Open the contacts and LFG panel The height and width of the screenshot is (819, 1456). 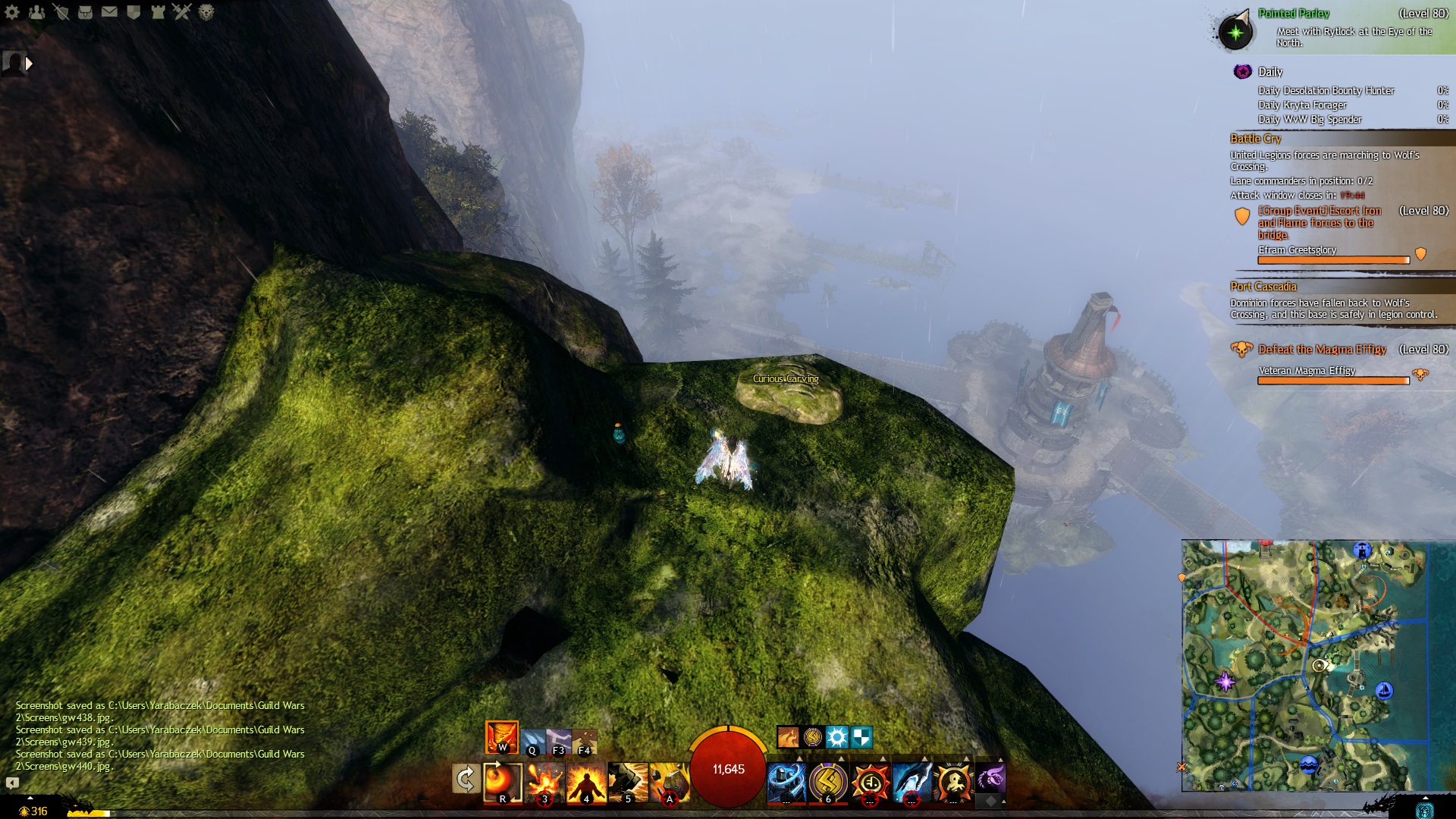pos(36,11)
